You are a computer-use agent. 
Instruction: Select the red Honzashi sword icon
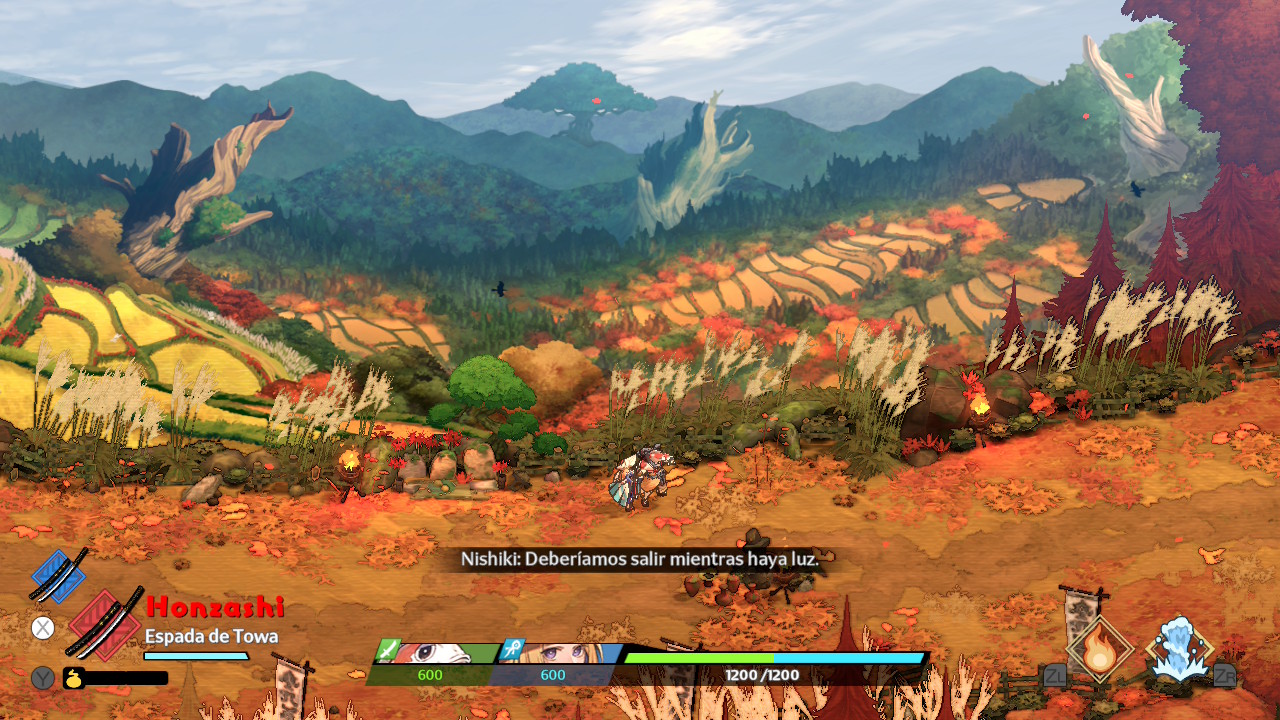tap(105, 624)
